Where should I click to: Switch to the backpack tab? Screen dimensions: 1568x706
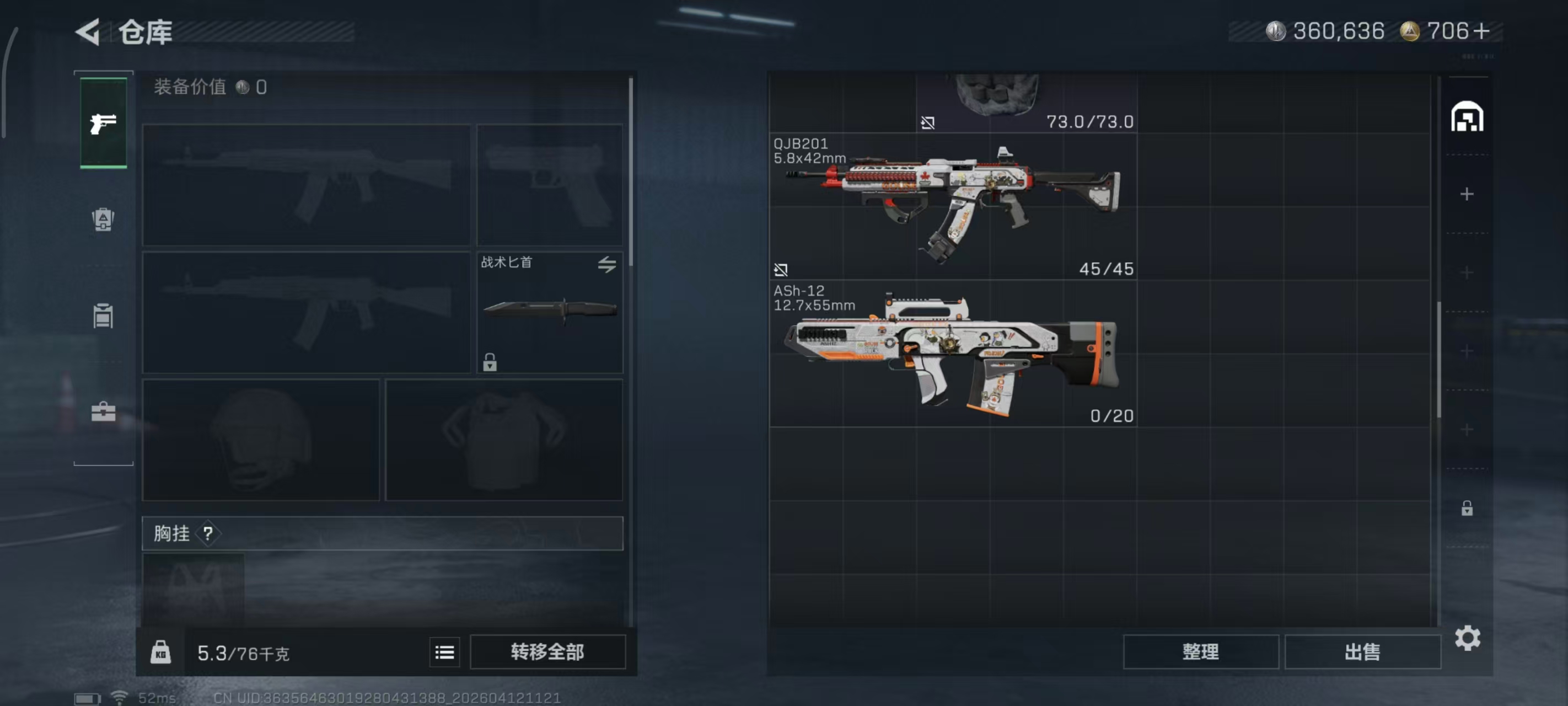pyautogui.click(x=103, y=220)
